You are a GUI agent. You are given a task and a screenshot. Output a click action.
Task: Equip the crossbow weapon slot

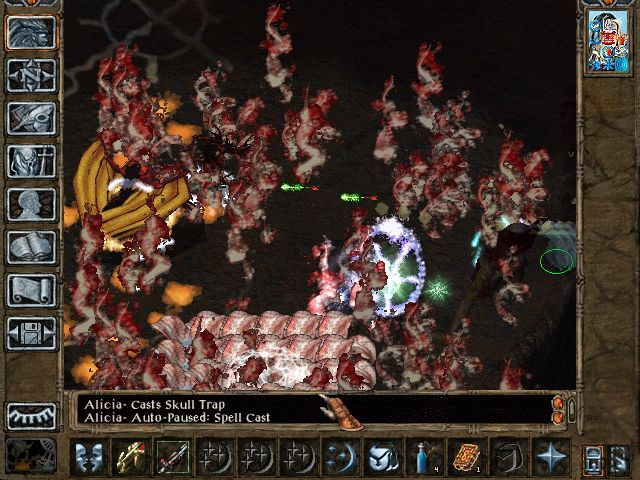tap(131, 457)
